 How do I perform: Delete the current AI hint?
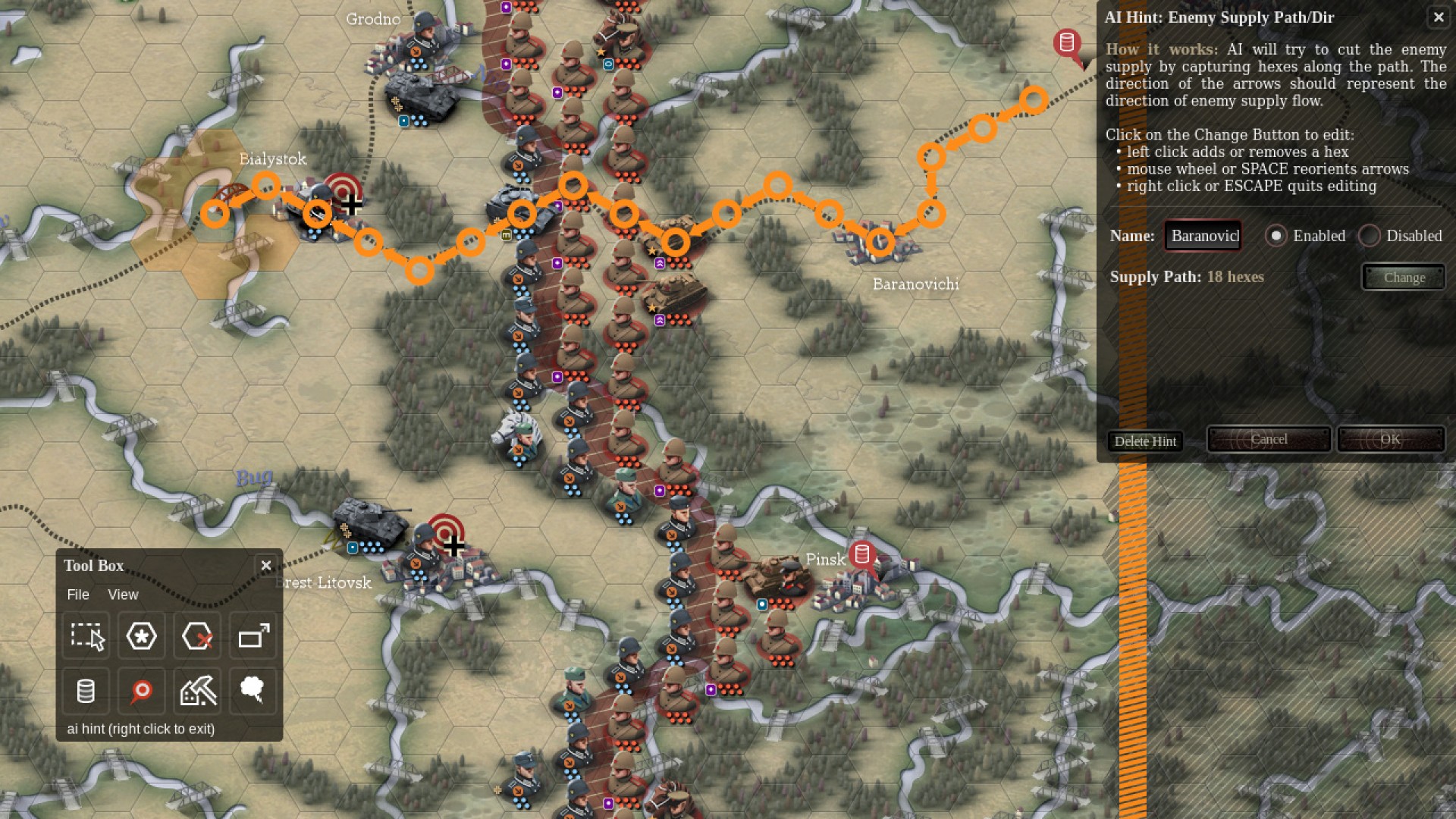[1145, 441]
